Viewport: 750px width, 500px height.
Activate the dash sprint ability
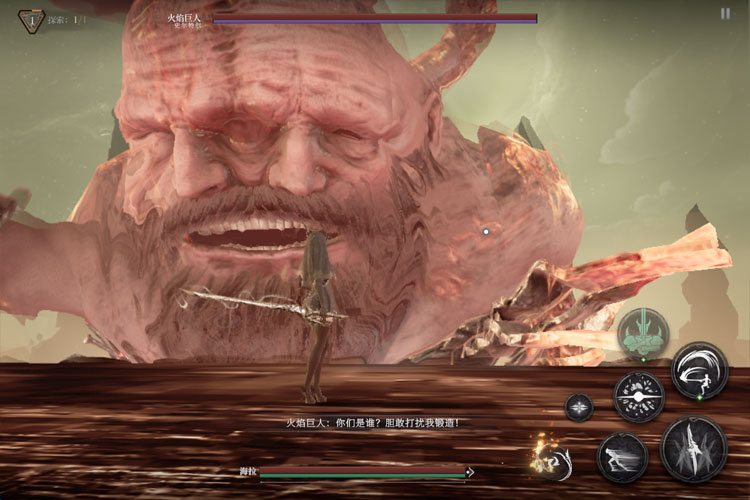pyautogui.click(x=623, y=458)
